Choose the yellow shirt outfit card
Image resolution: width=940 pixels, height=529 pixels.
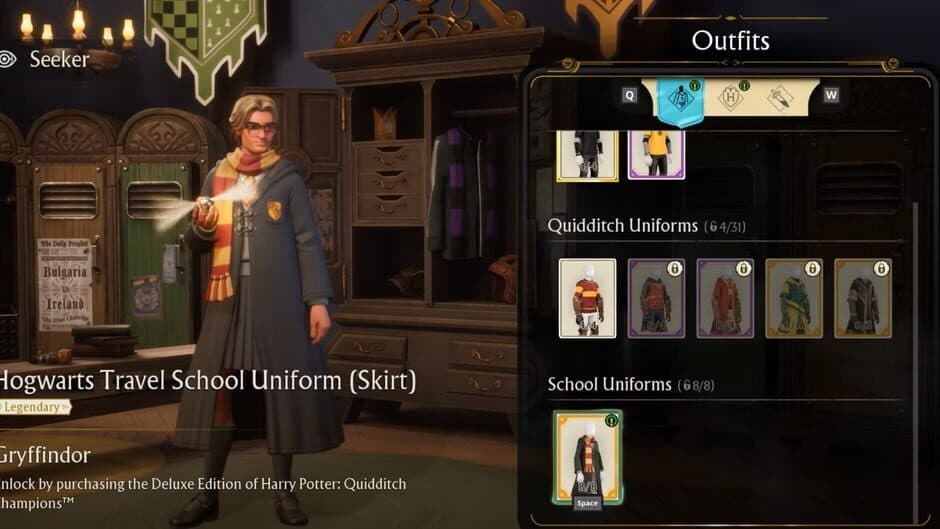[x=655, y=154]
